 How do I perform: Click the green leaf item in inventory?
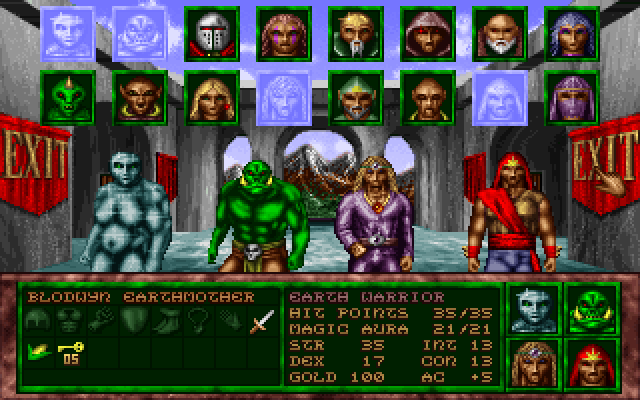coord(39,352)
